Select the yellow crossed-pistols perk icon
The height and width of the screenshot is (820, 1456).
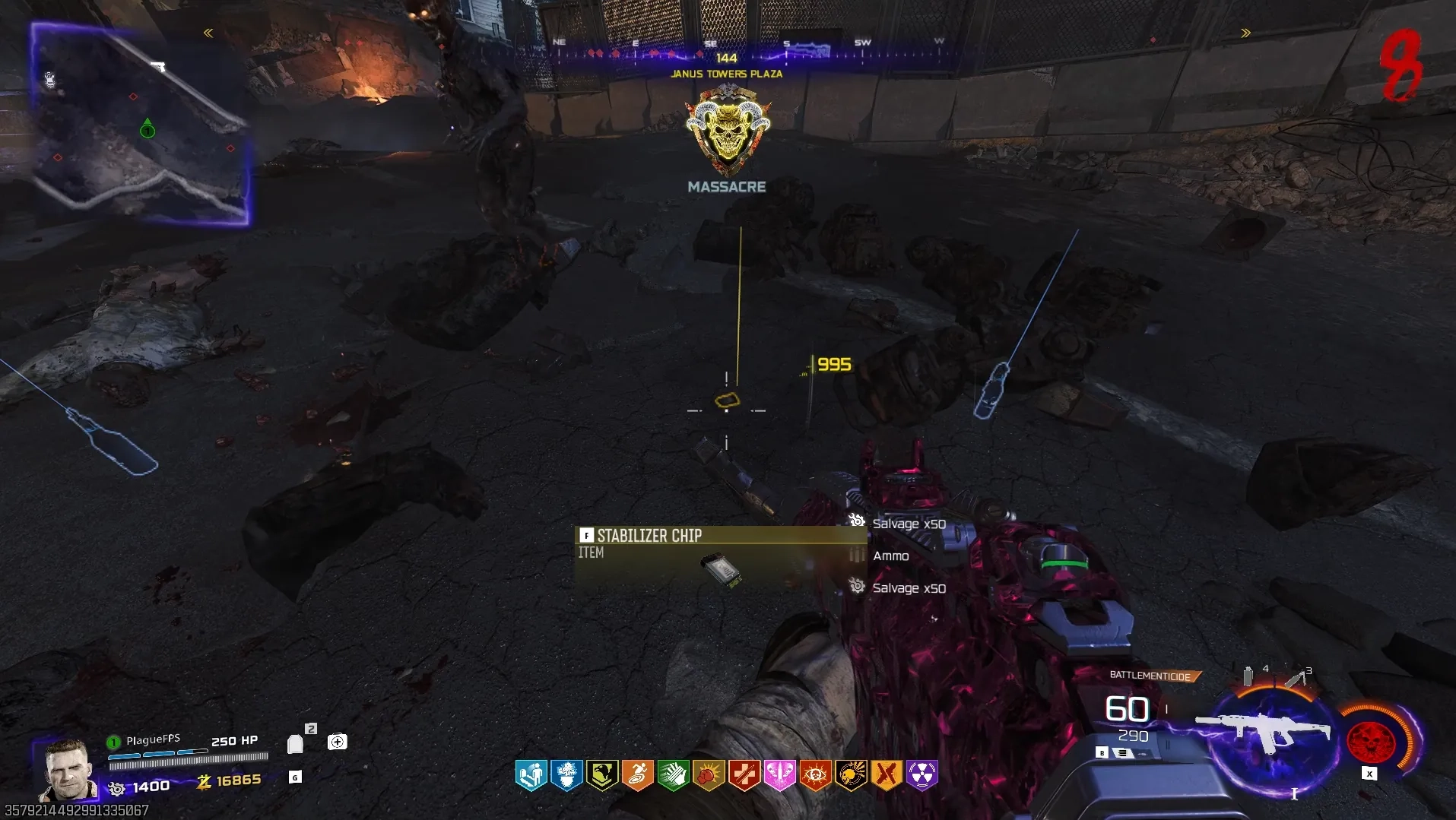coord(887,775)
